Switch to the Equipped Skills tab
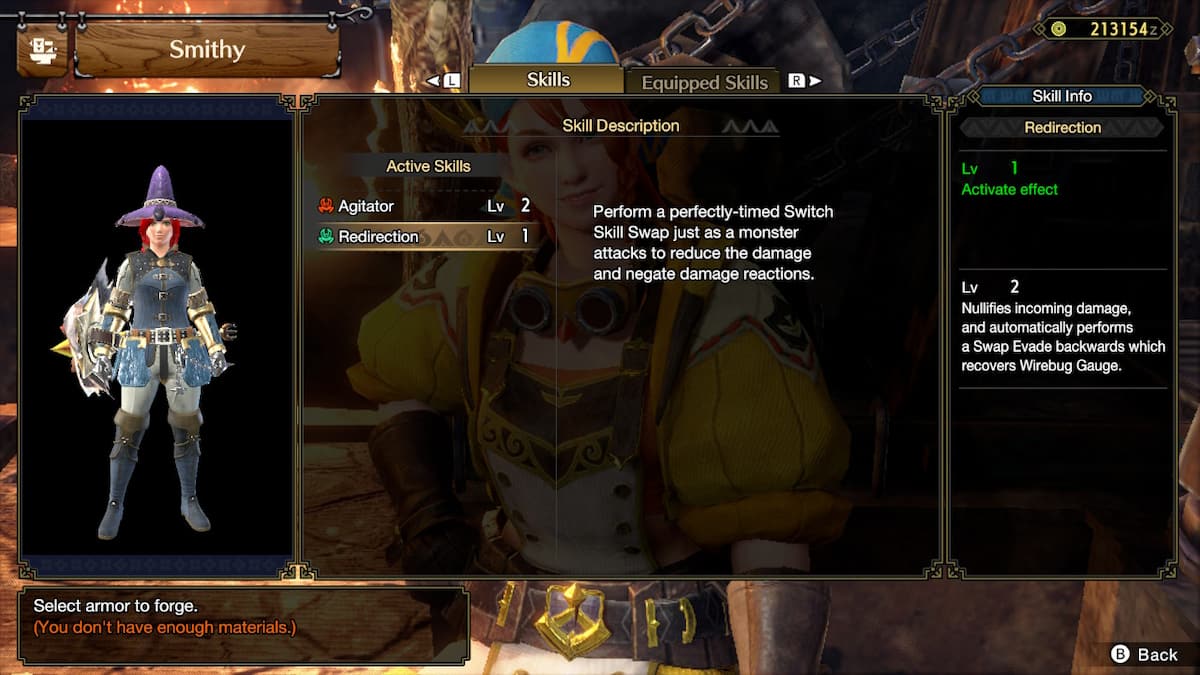 (704, 83)
